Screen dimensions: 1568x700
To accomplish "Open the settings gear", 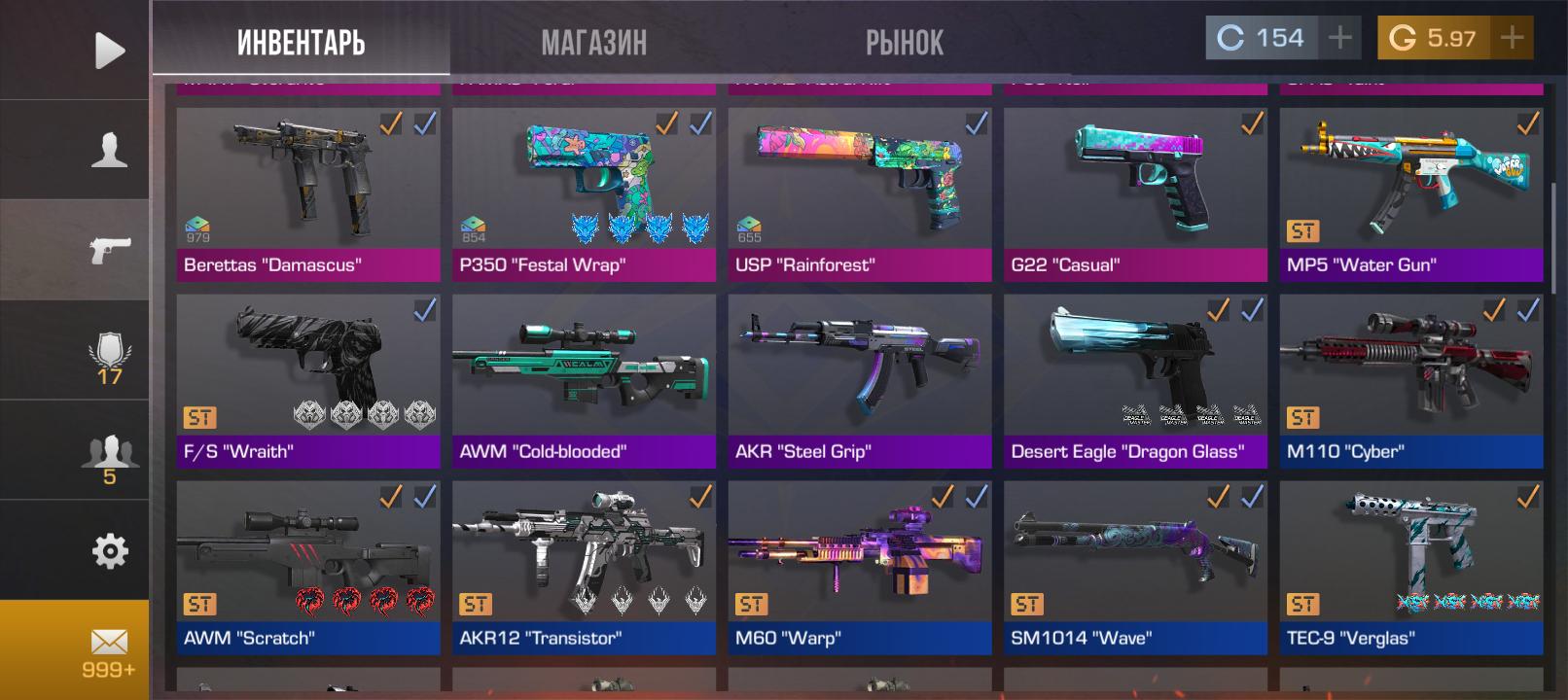I will tap(109, 551).
